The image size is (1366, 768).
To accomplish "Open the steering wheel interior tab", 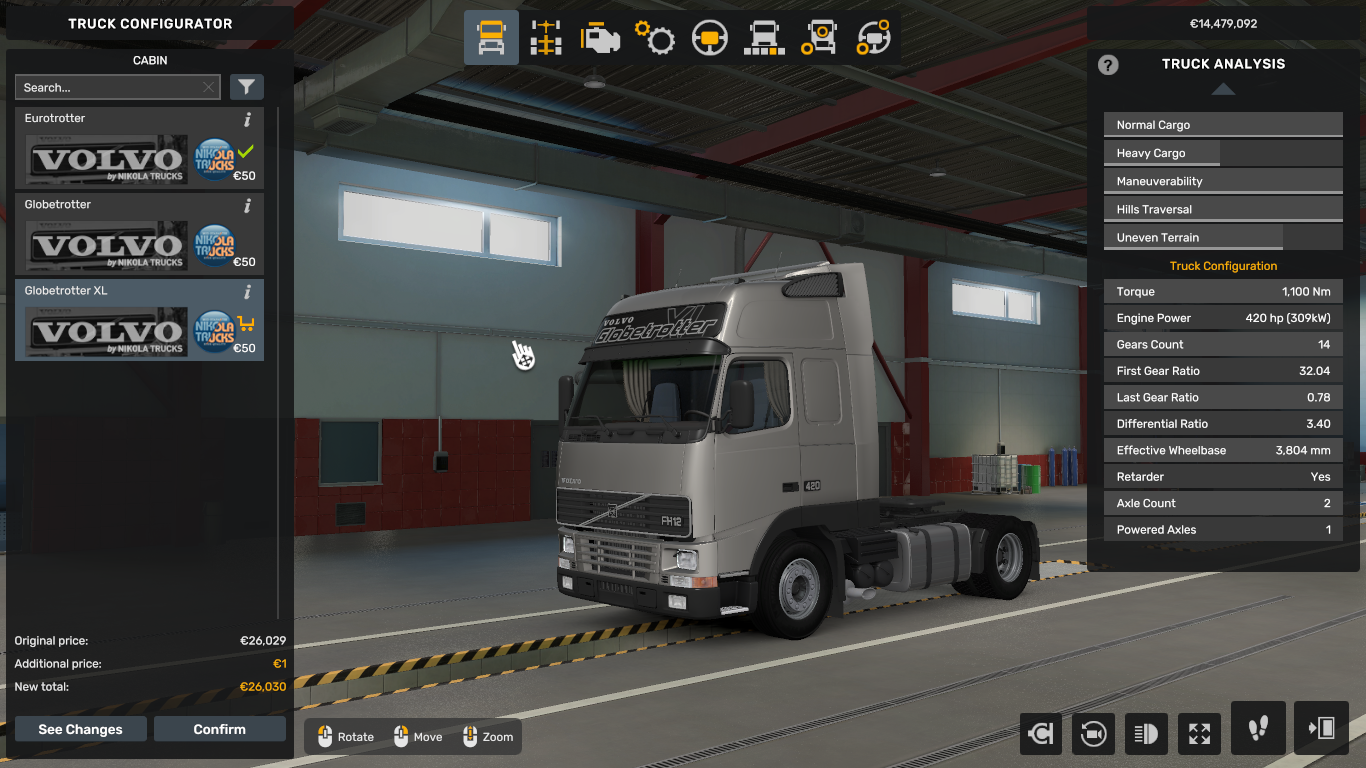I will click(709, 38).
